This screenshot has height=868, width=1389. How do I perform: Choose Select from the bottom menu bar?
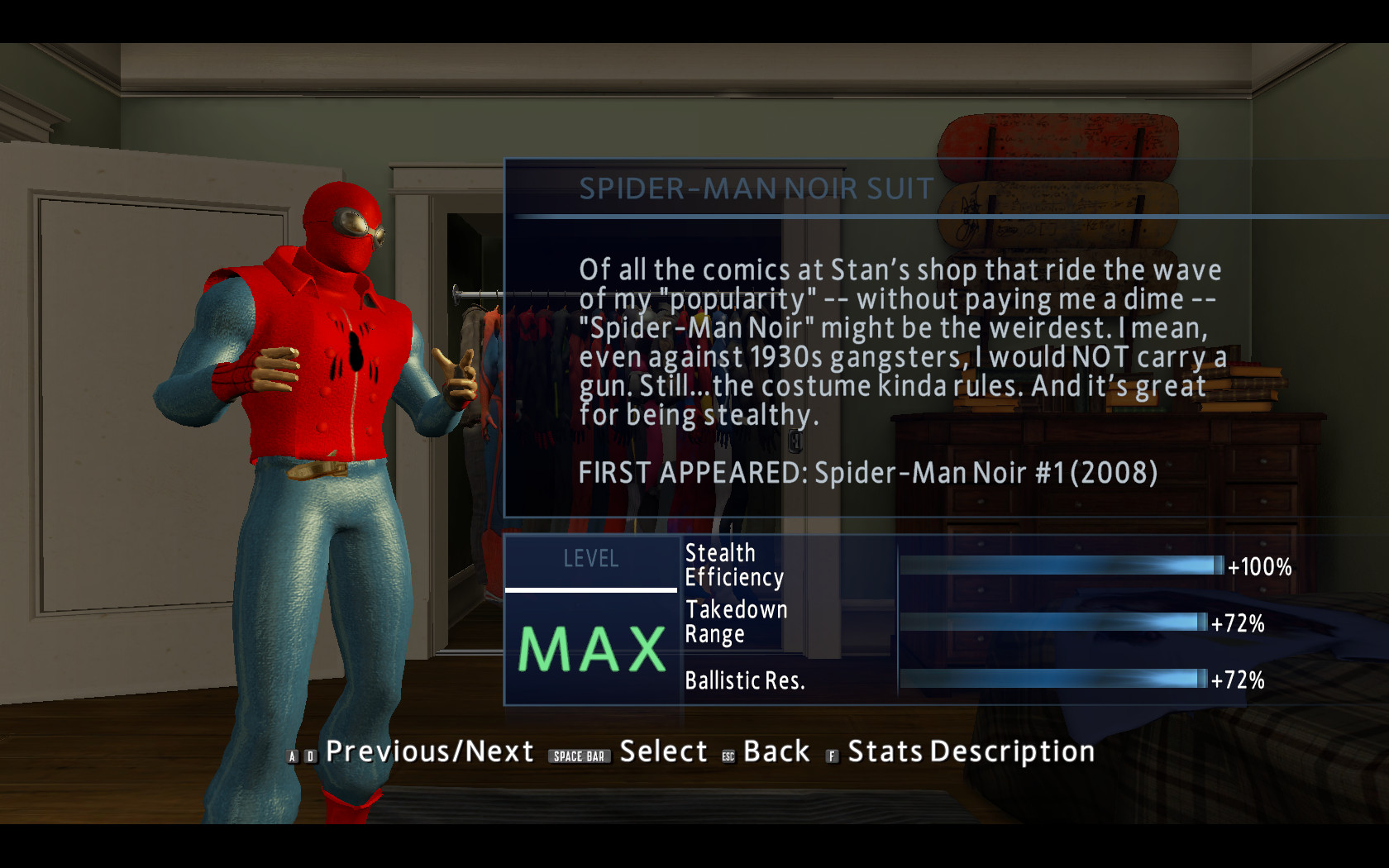point(662,752)
